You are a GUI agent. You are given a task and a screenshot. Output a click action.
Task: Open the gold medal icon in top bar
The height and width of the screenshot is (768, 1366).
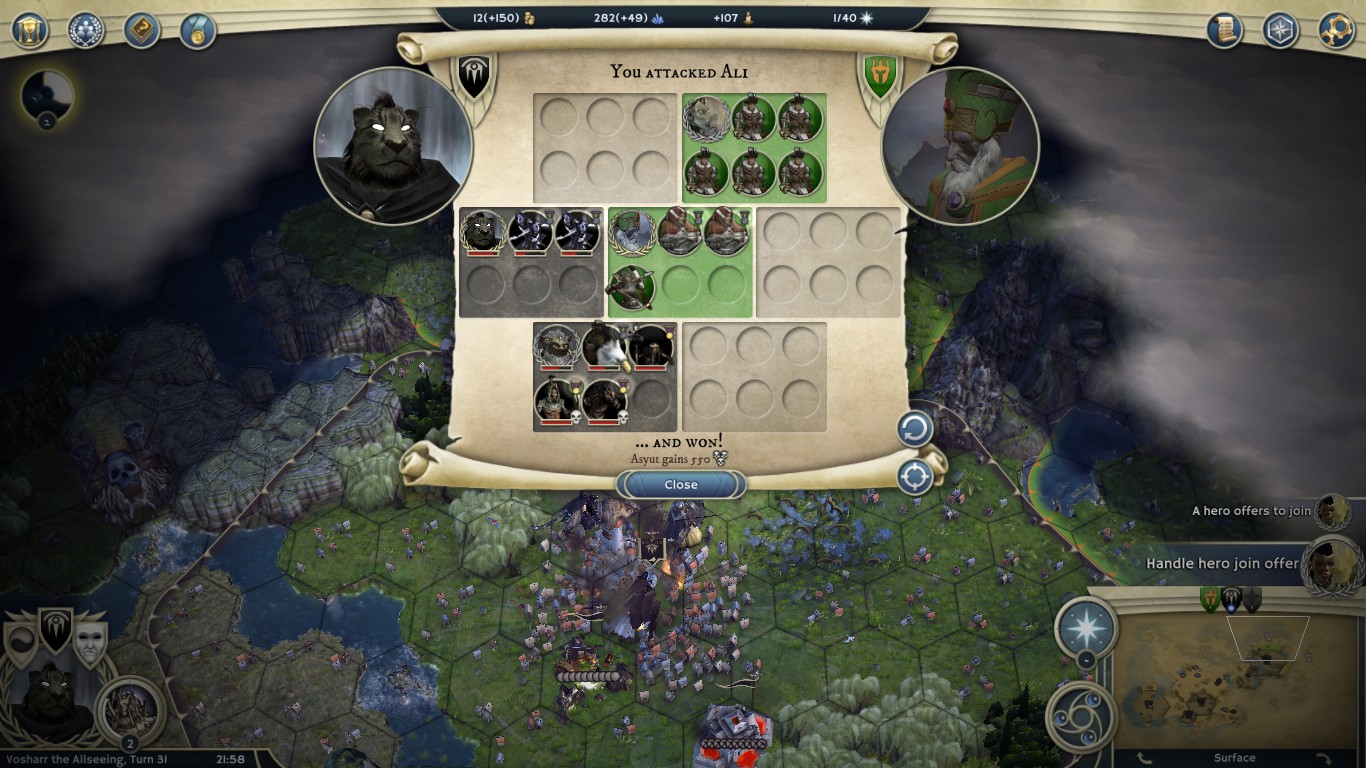[x=198, y=30]
